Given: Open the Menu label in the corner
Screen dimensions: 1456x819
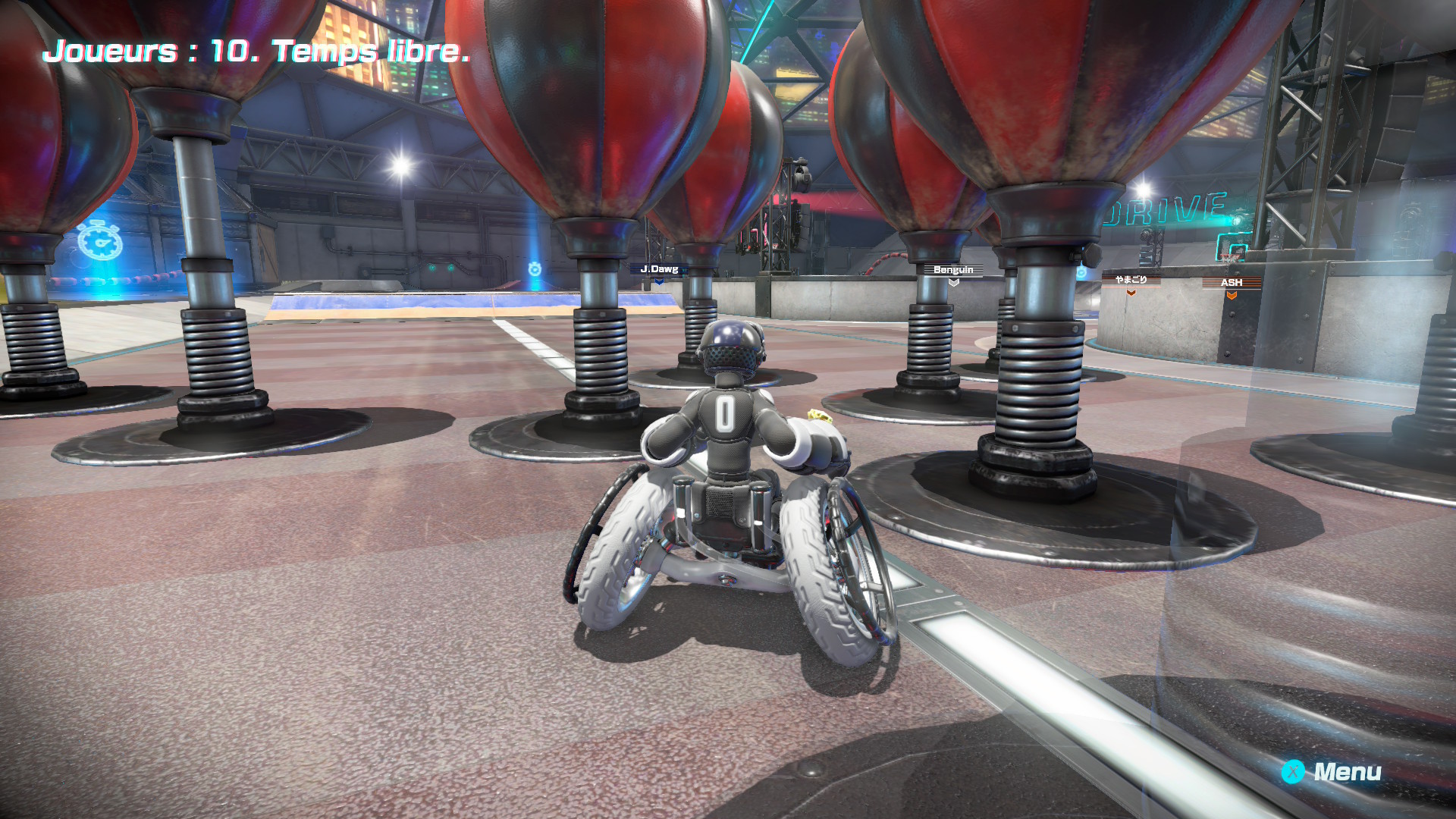Looking at the screenshot, I should pyautogui.click(x=1346, y=772).
